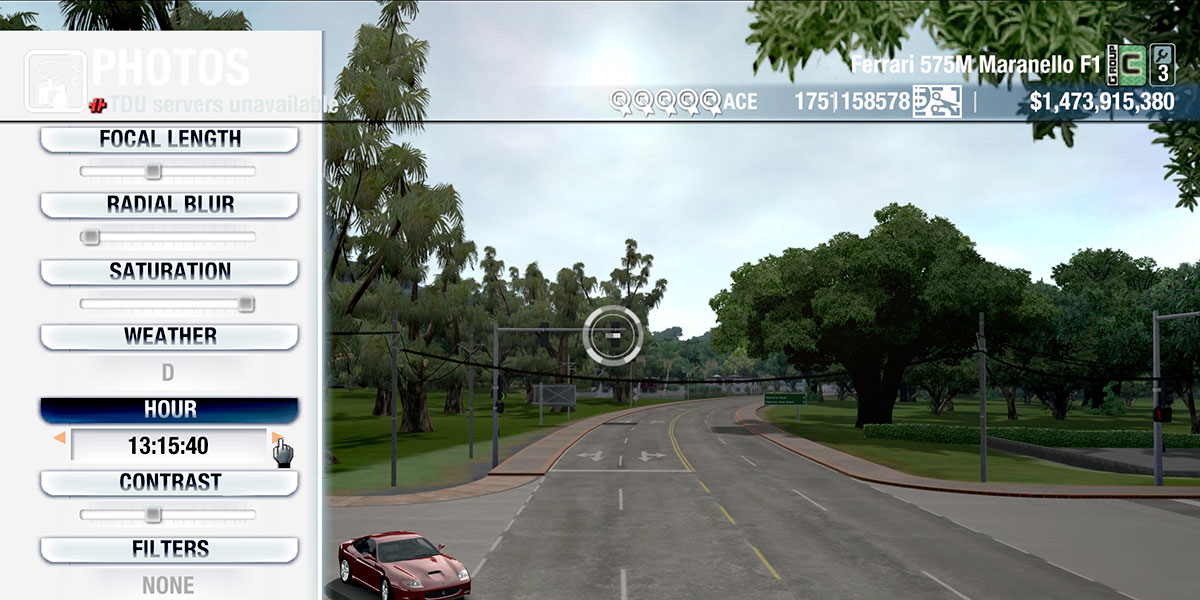Screen dimensions: 1200x600
Task: Click the Contrast slider handle
Action: pyautogui.click(x=152, y=515)
